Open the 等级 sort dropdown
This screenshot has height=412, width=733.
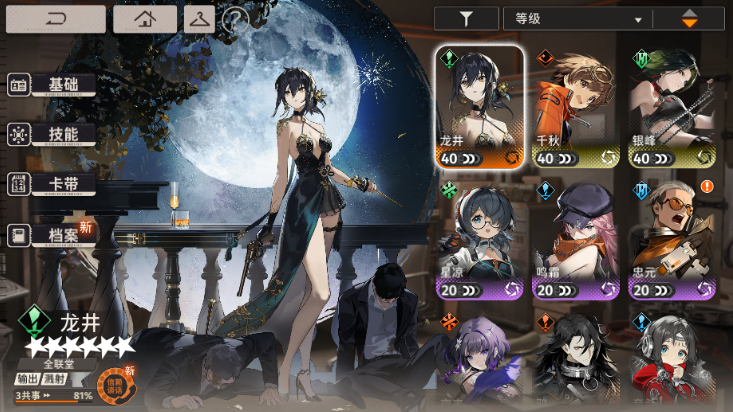click(x=578, y=18)
